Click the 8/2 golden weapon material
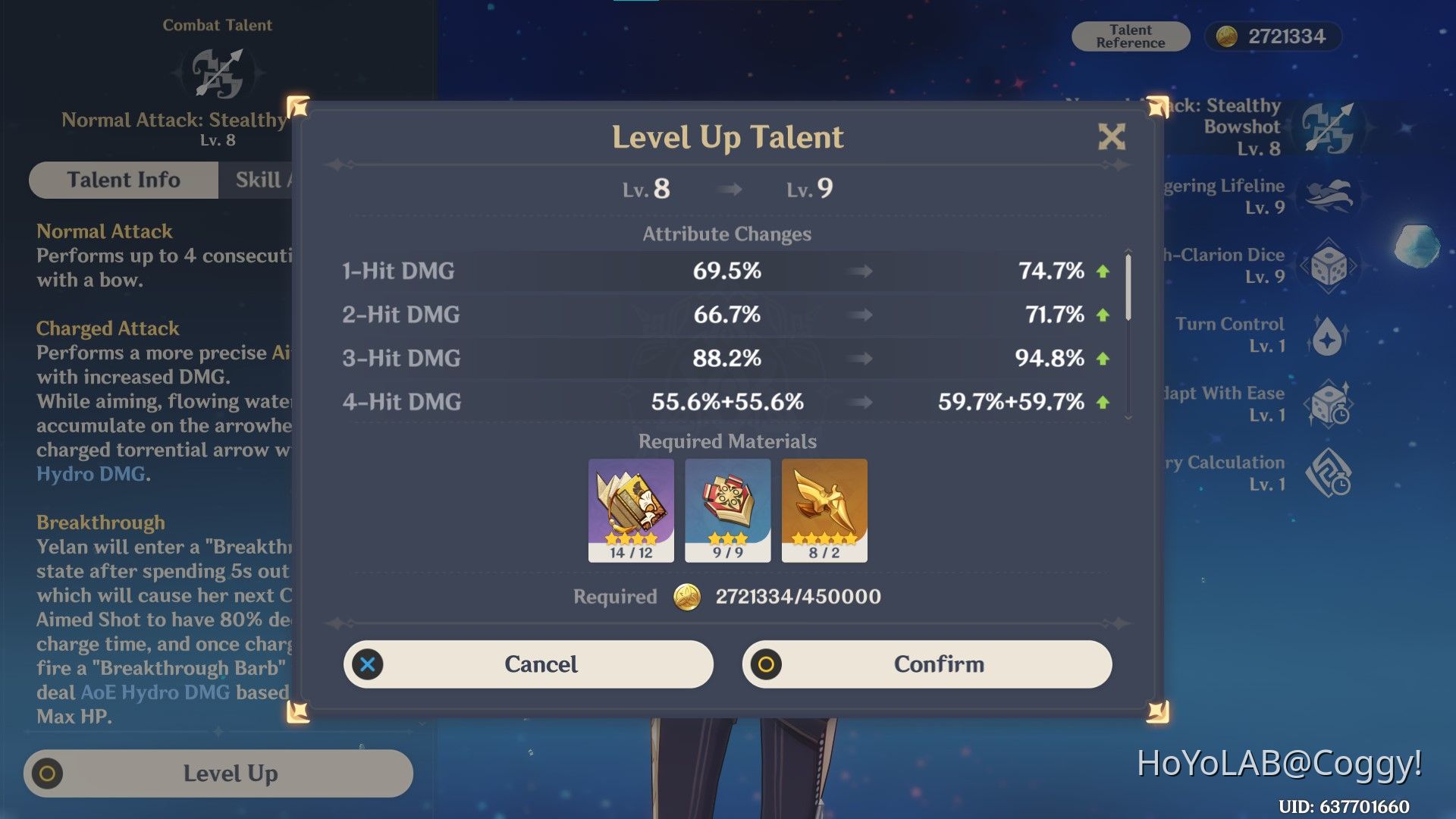 824,510
